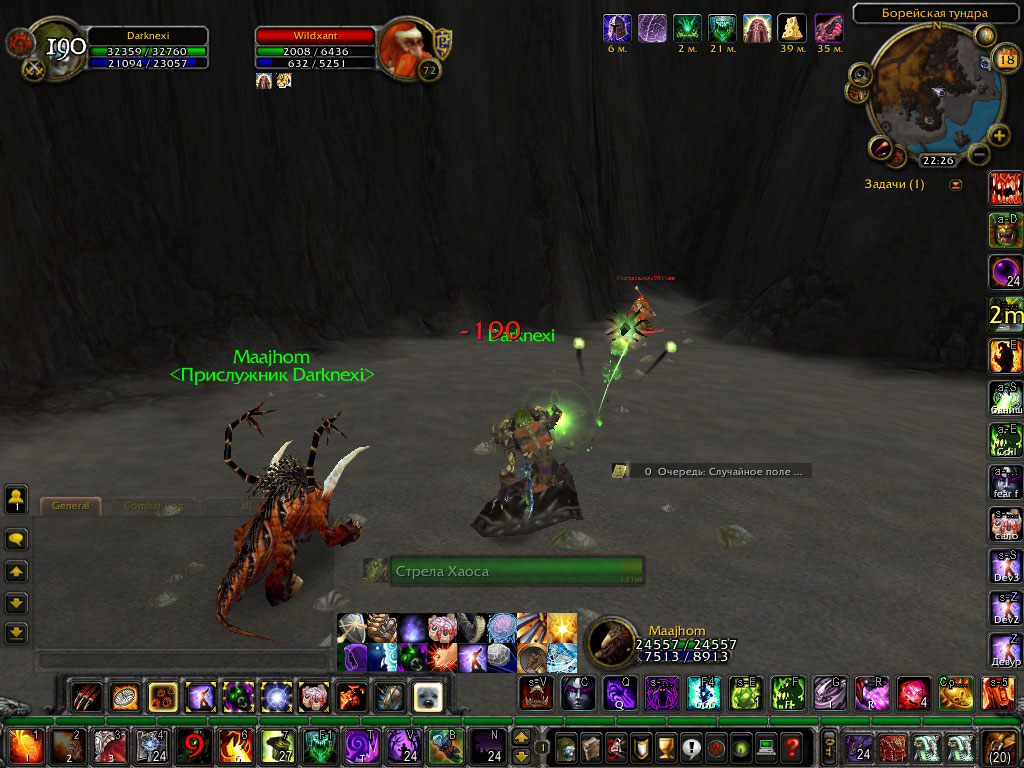Select the seal pup pet bar icon
Image resolution: width=1024 pixels, height=768 pixels.
(428, 695)
